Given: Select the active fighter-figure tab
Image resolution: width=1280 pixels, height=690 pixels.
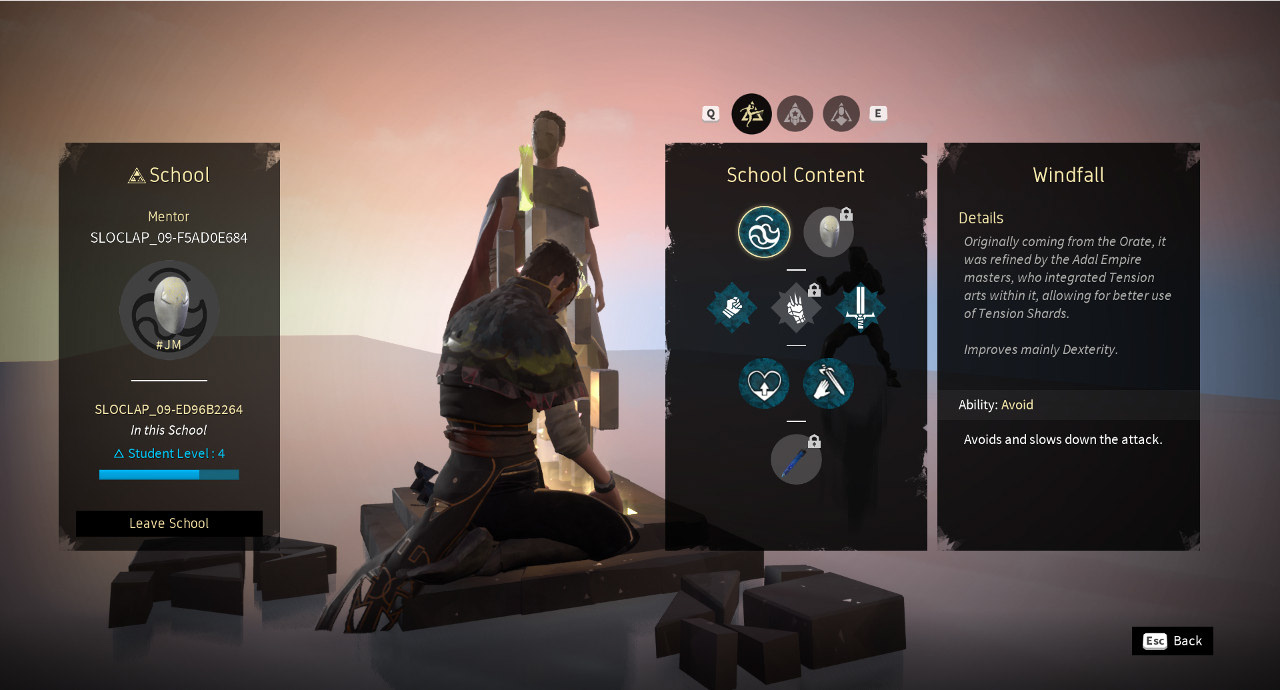Looking at the screenshot, I should 751,114.
